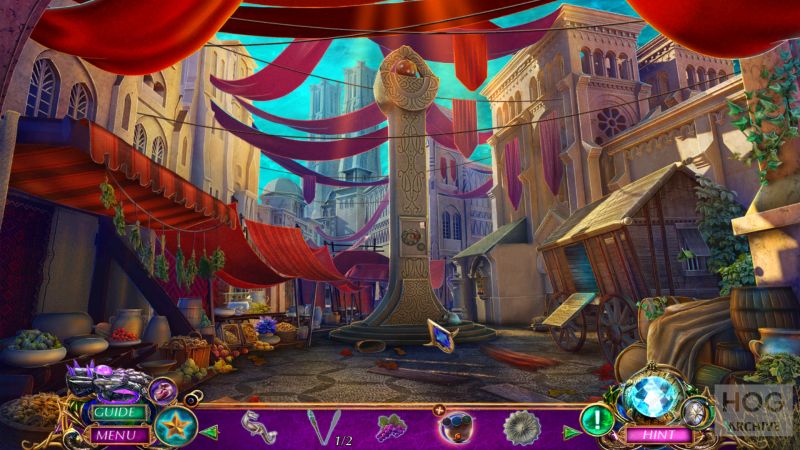Viewport: 800px width, 450px height.
Task: Open the green exclamation mark task button
Action: click(598, 417)
